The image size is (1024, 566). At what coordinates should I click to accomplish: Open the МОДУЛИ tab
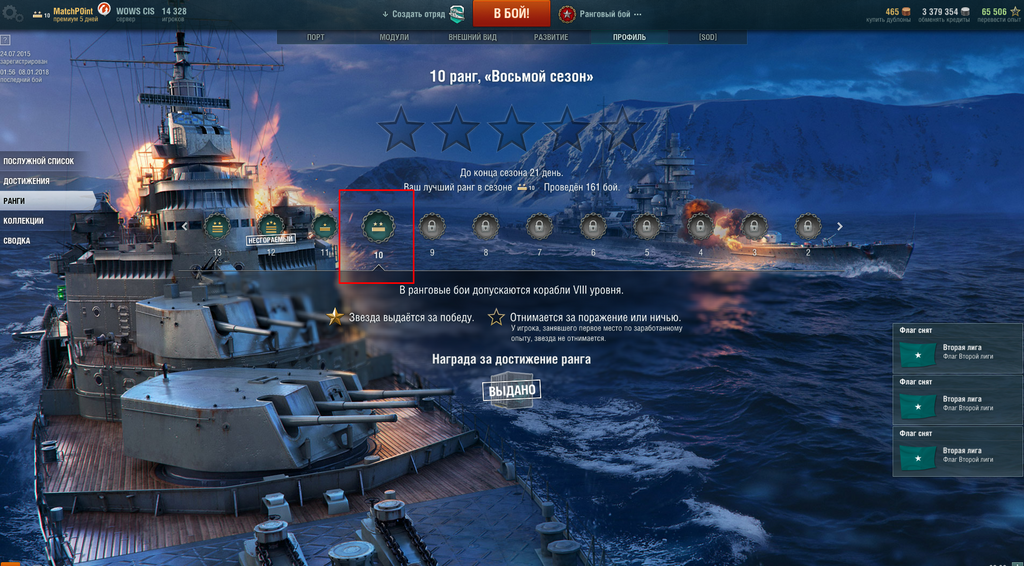pos(394,37)
